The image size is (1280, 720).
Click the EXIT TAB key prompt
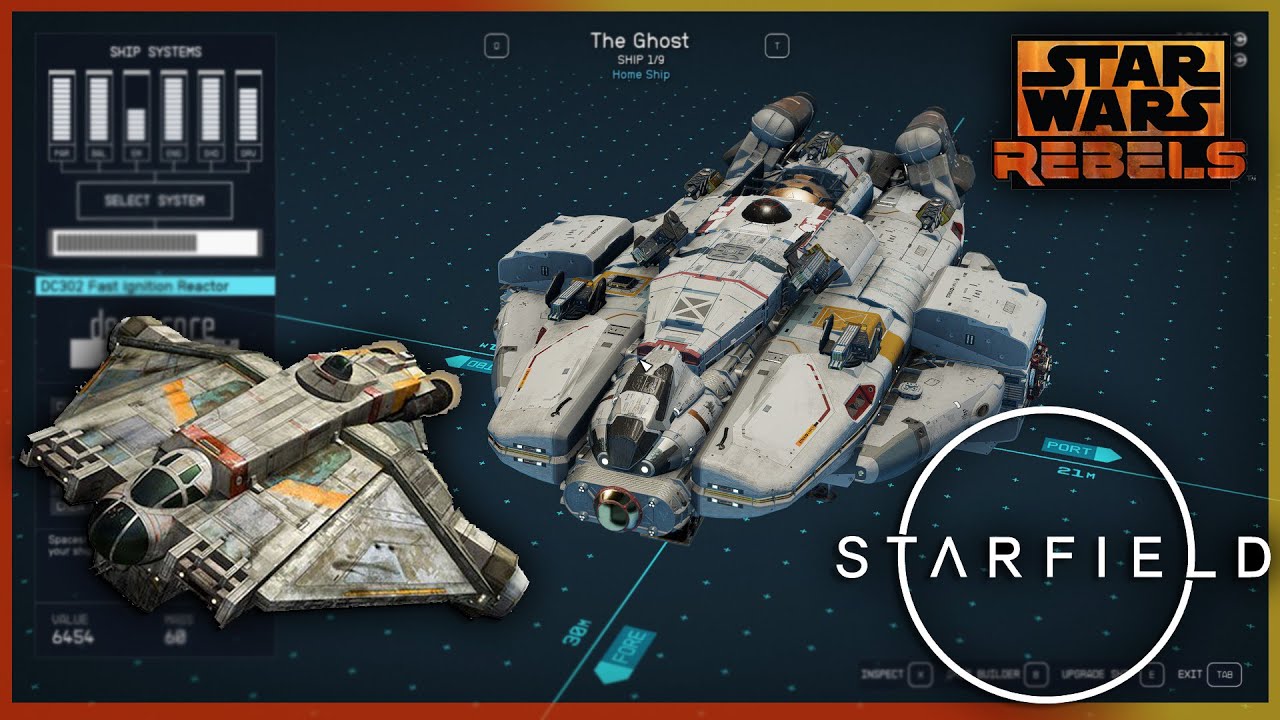click(1224, 673)
